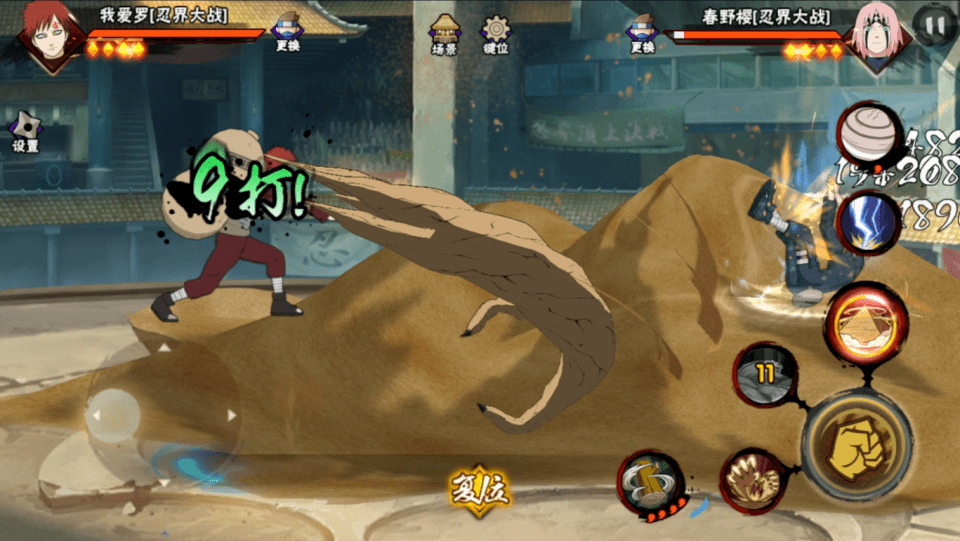960x541 pixels.
Task: Pause the battle
Action: (x=935, y=24)
